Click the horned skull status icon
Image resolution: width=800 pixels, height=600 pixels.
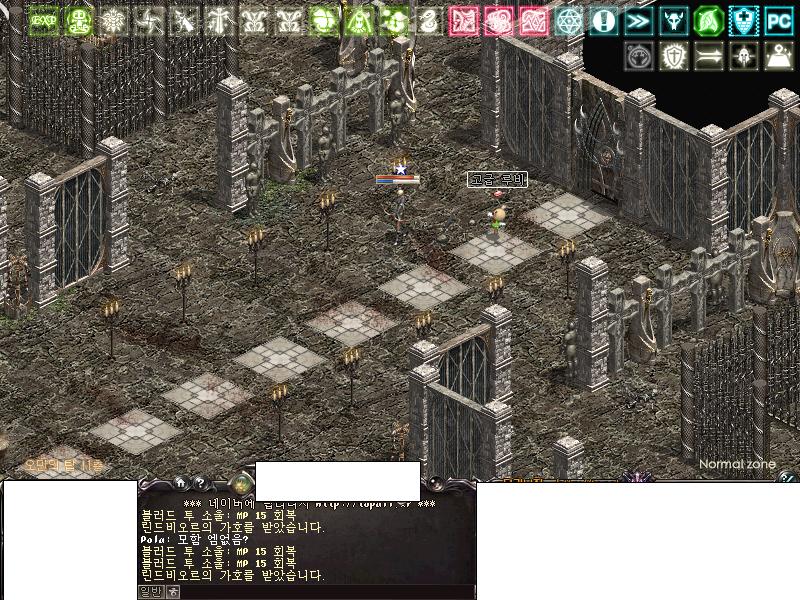pos(673,20)
